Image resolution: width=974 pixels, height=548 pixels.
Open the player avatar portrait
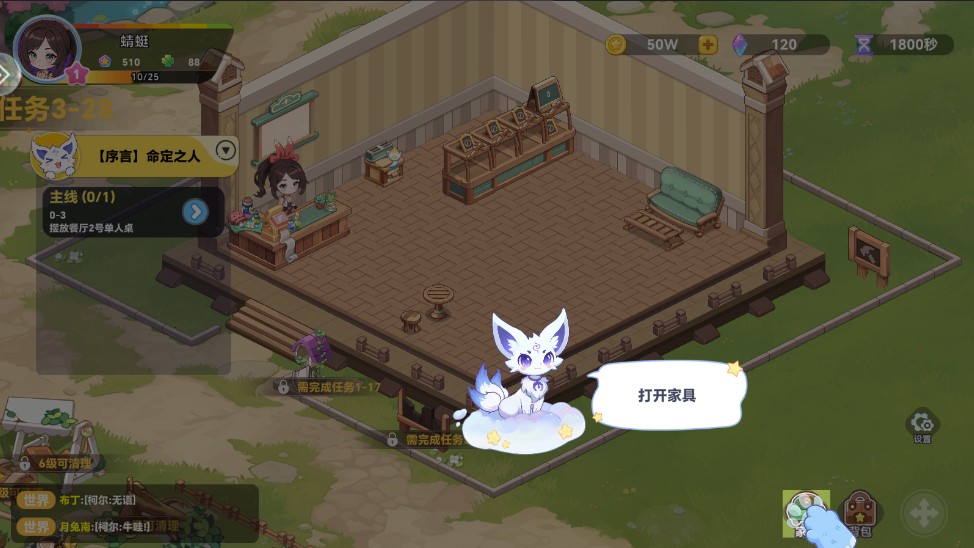point(48,48)
